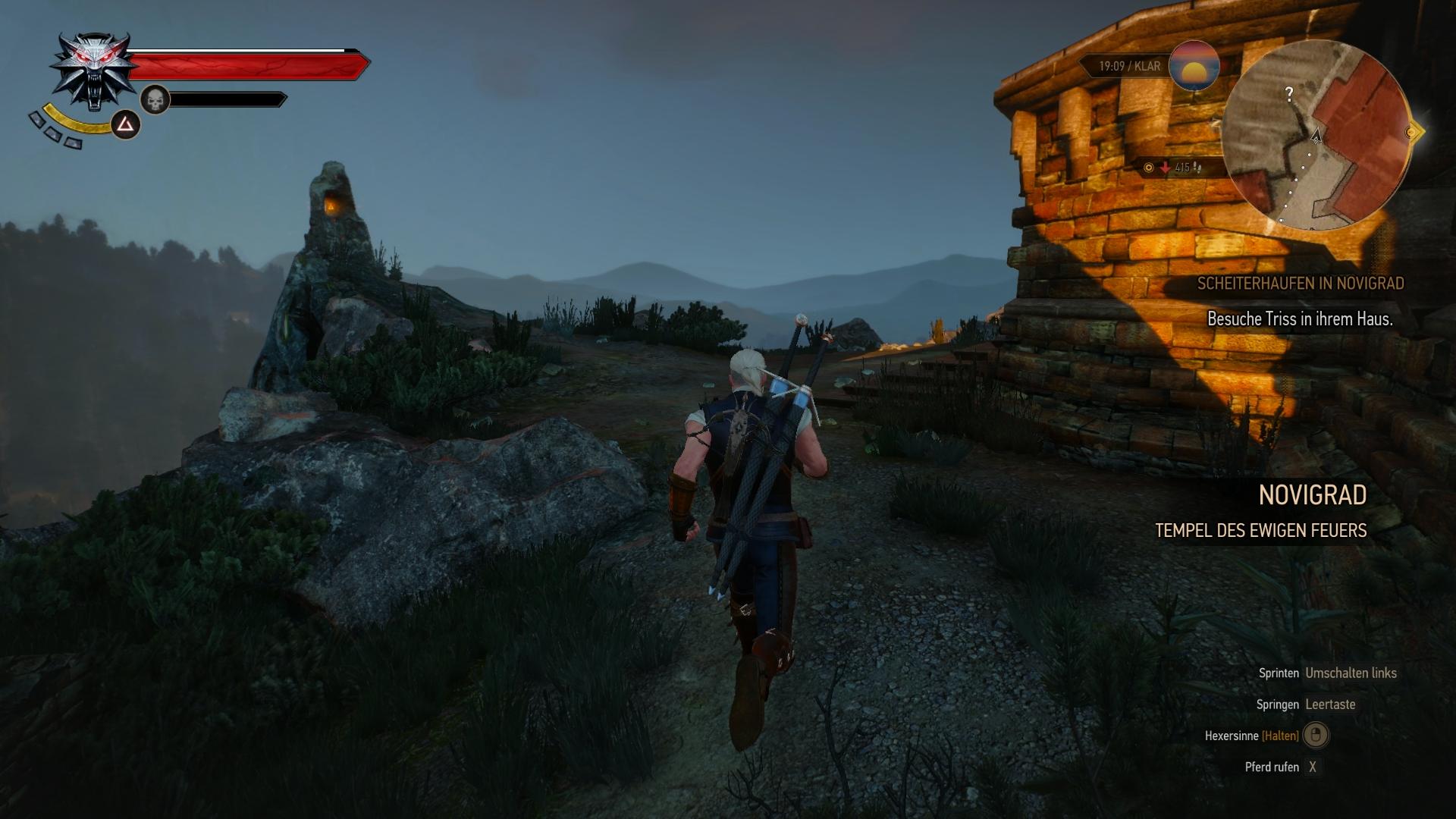The image size is (1456, 819).
Task: Click the wolf medallion emblem
Action: [93, 70]
